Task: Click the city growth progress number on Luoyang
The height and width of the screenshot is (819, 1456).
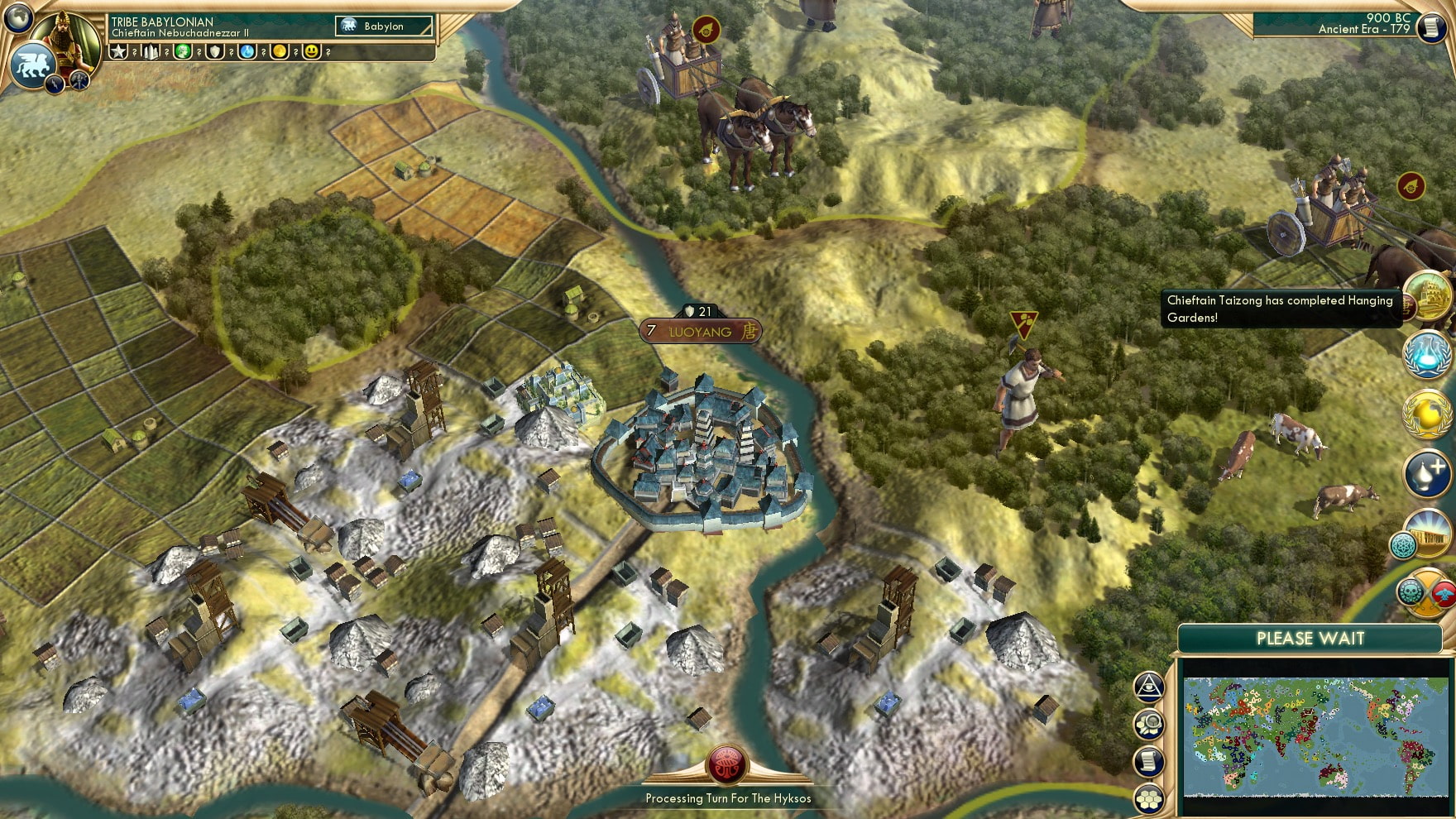Action: tap(652, 329)
